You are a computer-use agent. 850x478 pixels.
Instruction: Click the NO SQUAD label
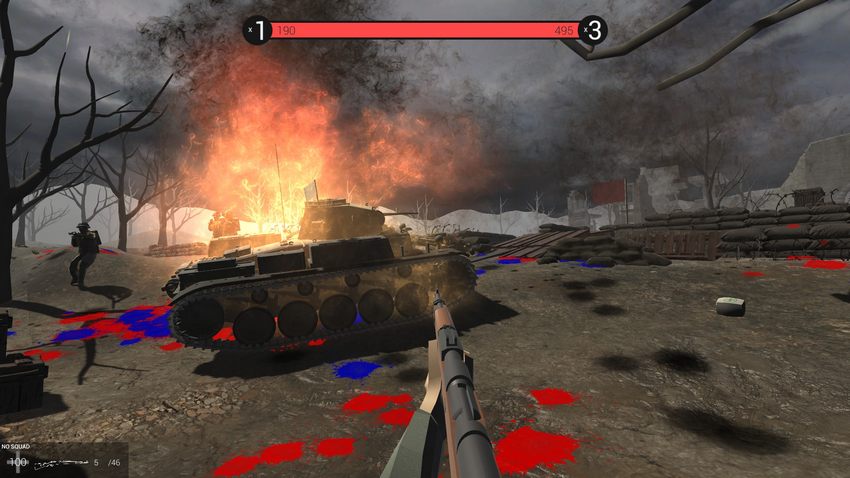18,446
